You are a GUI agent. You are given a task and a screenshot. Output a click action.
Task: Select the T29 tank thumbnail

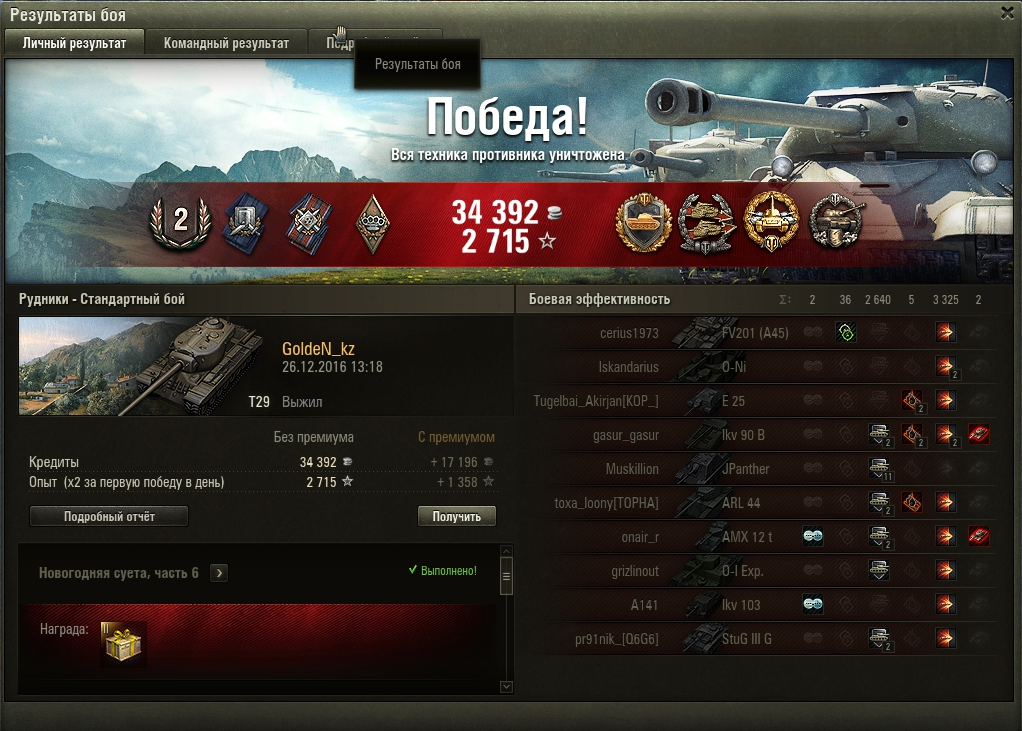click(x=135, y=366)
